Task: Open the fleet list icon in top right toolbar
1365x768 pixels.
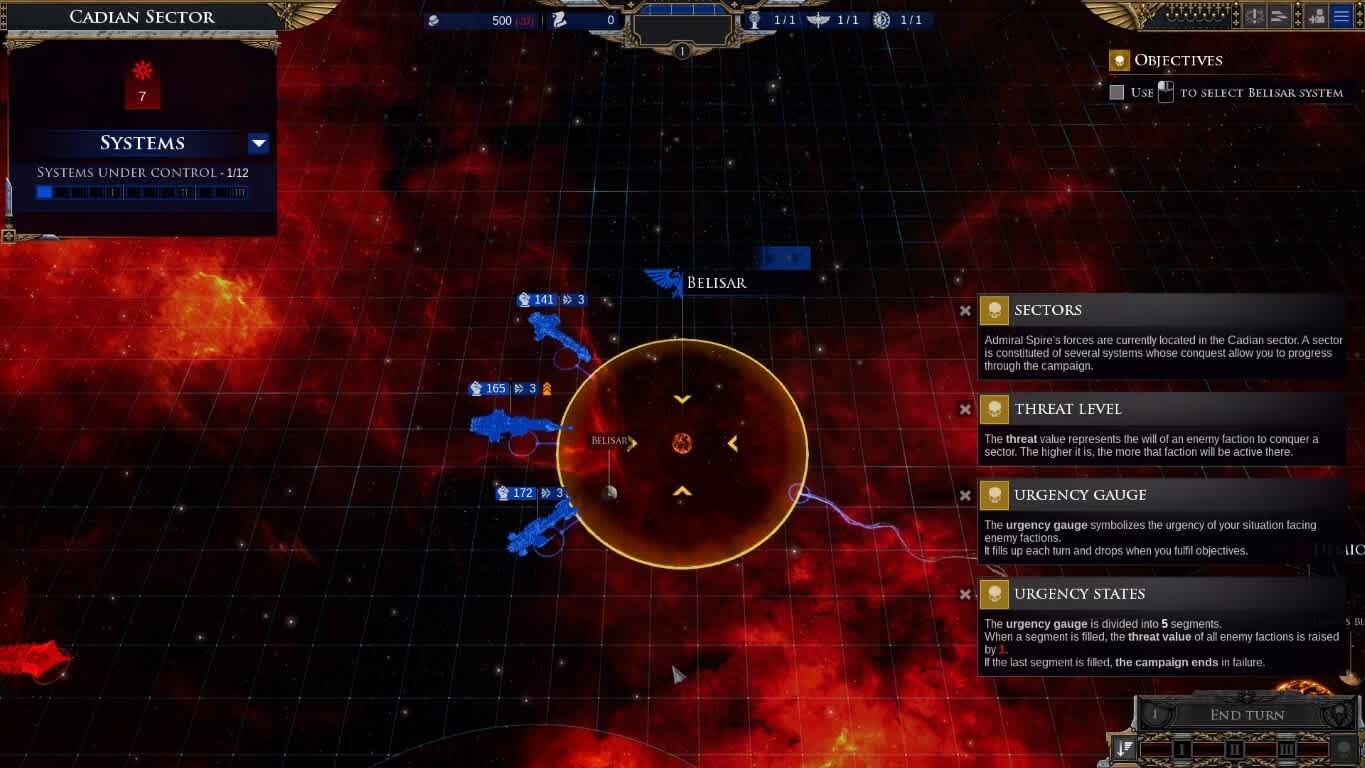Action: click(1279, 16)
